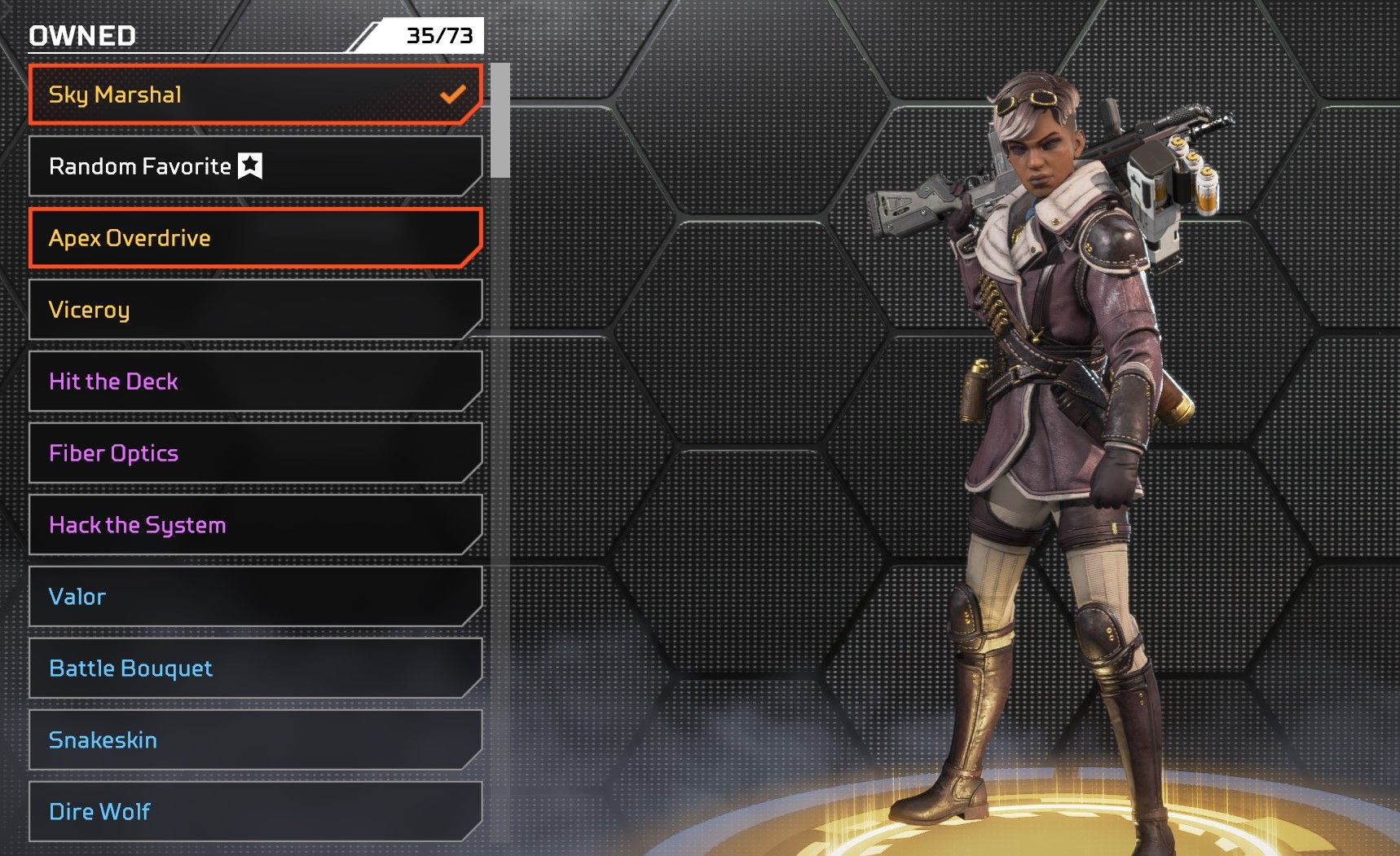This screenshot has height=856, width=1400.
Task: Preview the Battle Bouquet skin
Action: 254,668
